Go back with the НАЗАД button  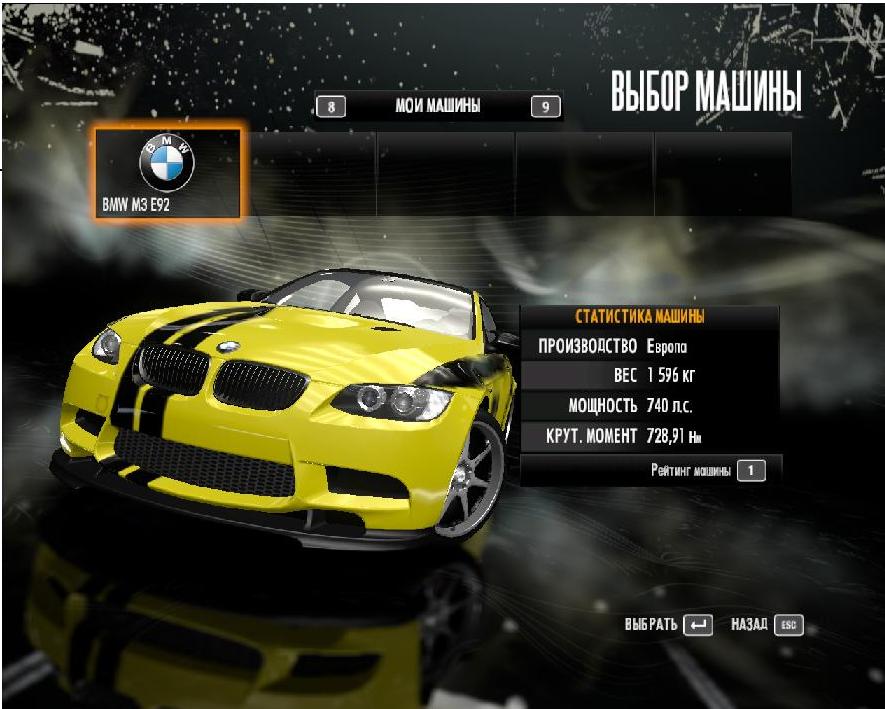pyautogui.click(x=766, y=625)
